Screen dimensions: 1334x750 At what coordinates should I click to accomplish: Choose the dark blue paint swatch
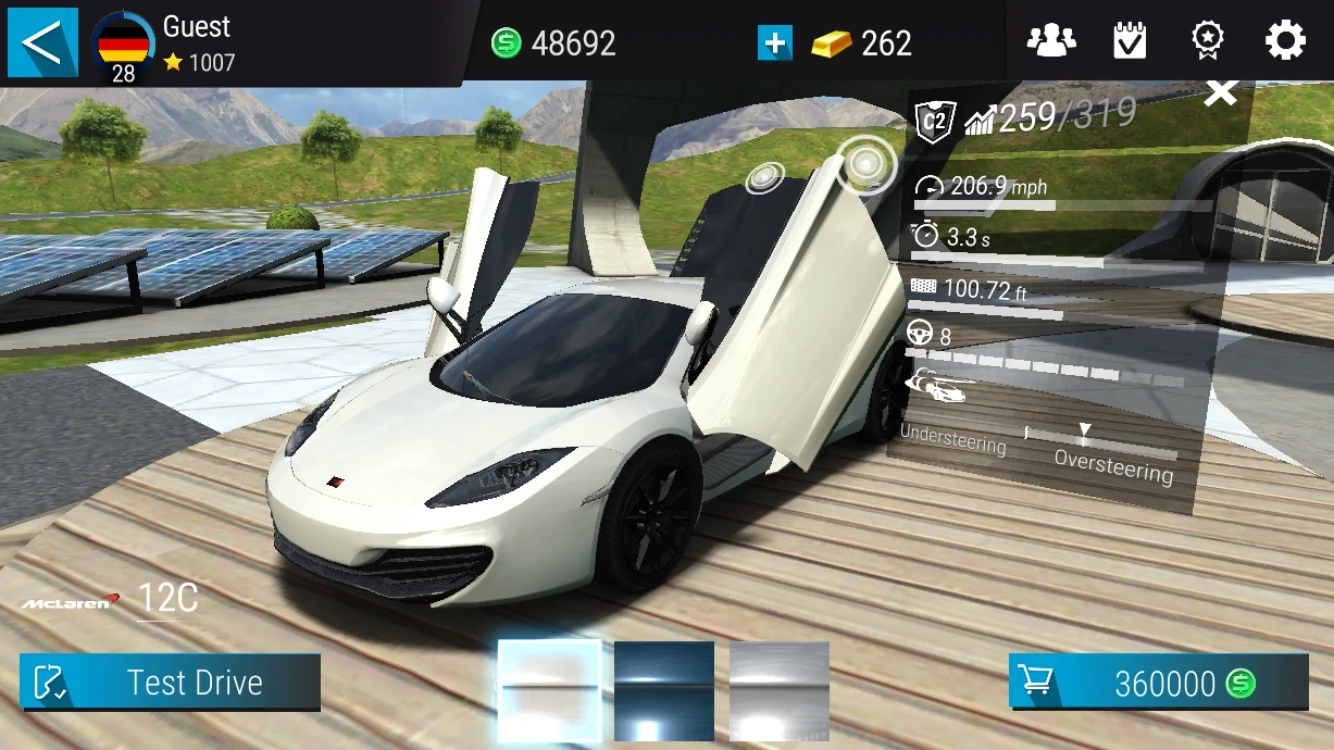tap(664, 690)
